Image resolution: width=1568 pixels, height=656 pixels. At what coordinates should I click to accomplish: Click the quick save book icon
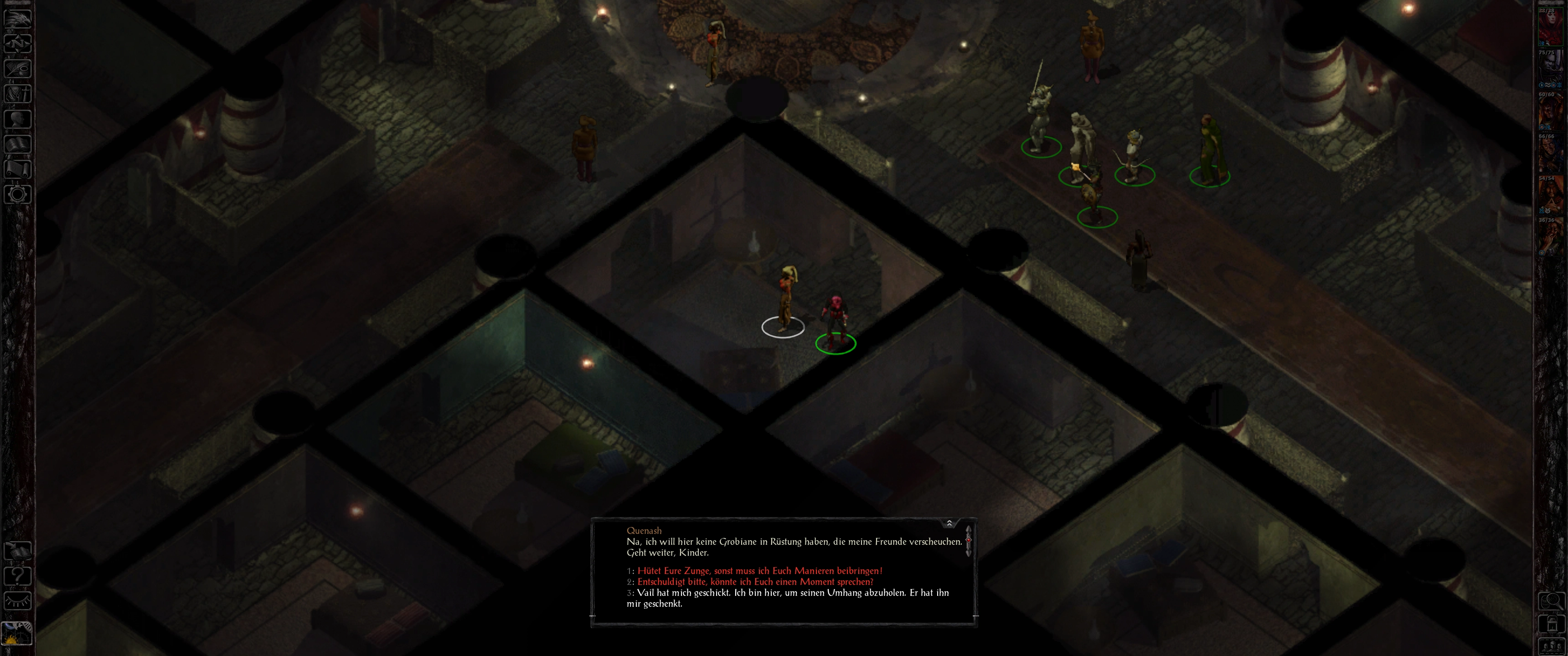[17, 551]
